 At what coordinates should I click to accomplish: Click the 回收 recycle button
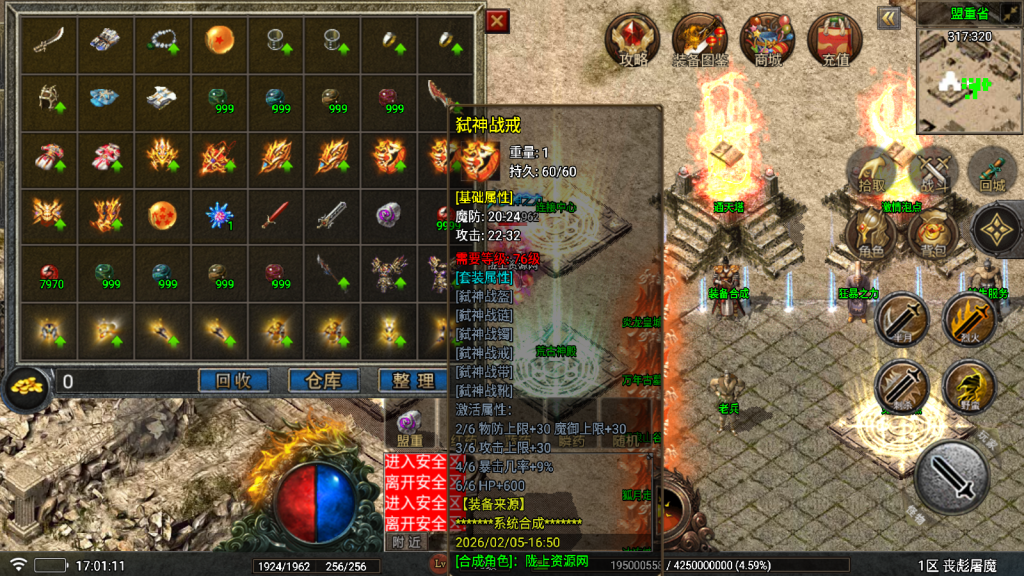[234, 380]
